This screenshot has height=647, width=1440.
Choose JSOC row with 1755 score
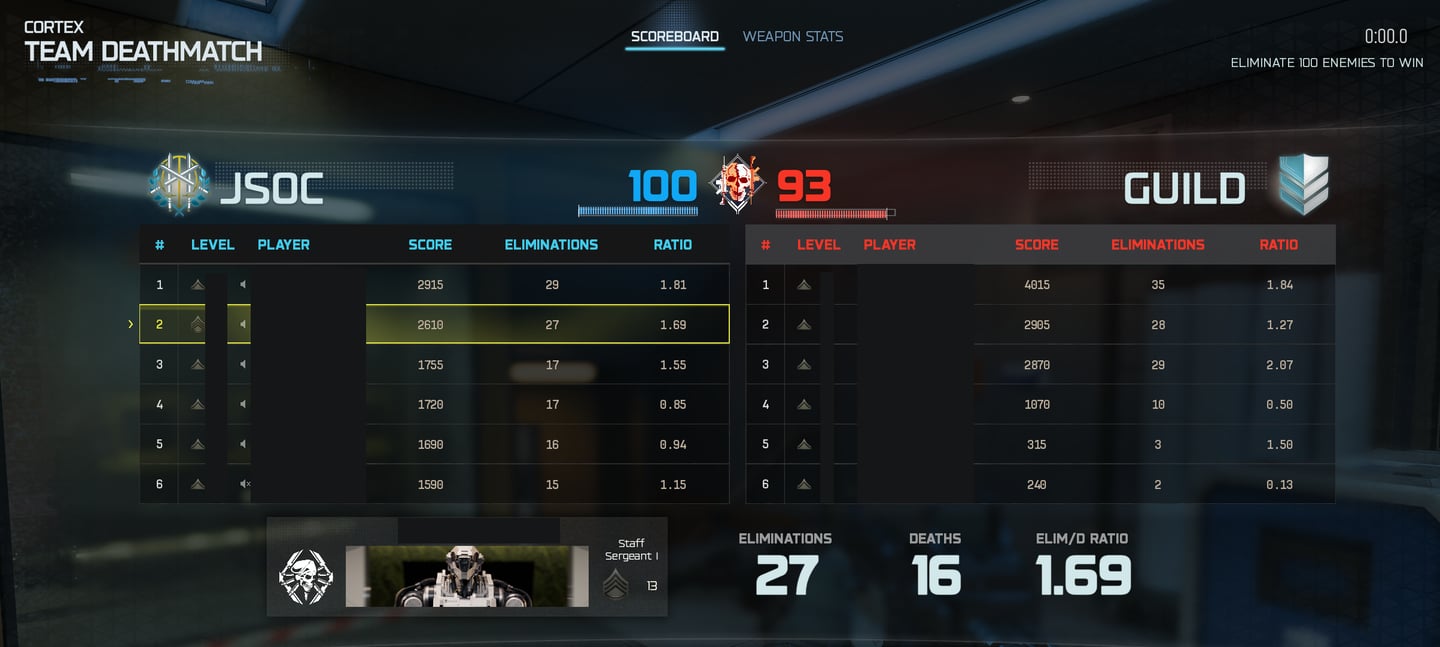click(434, 365)
